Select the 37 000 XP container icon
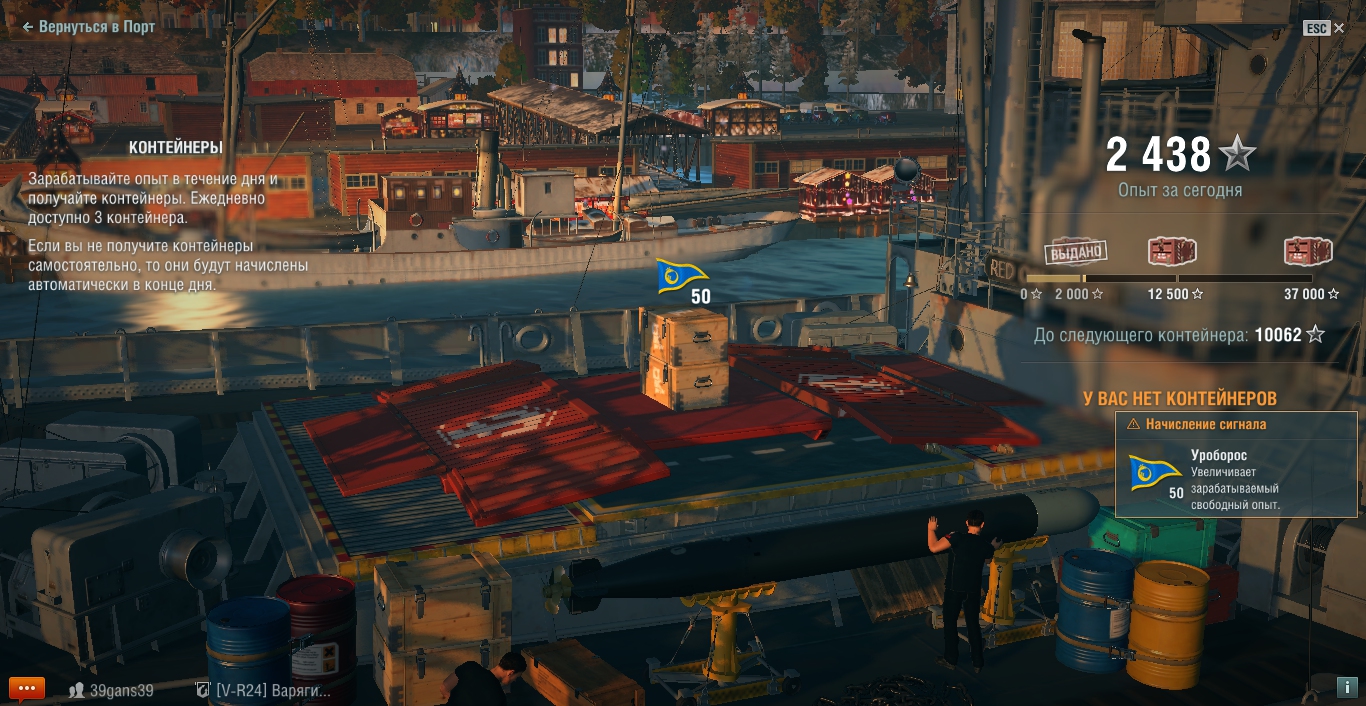The height and width of the screenshot is (706, 1366). click(x=1309, y=252)
